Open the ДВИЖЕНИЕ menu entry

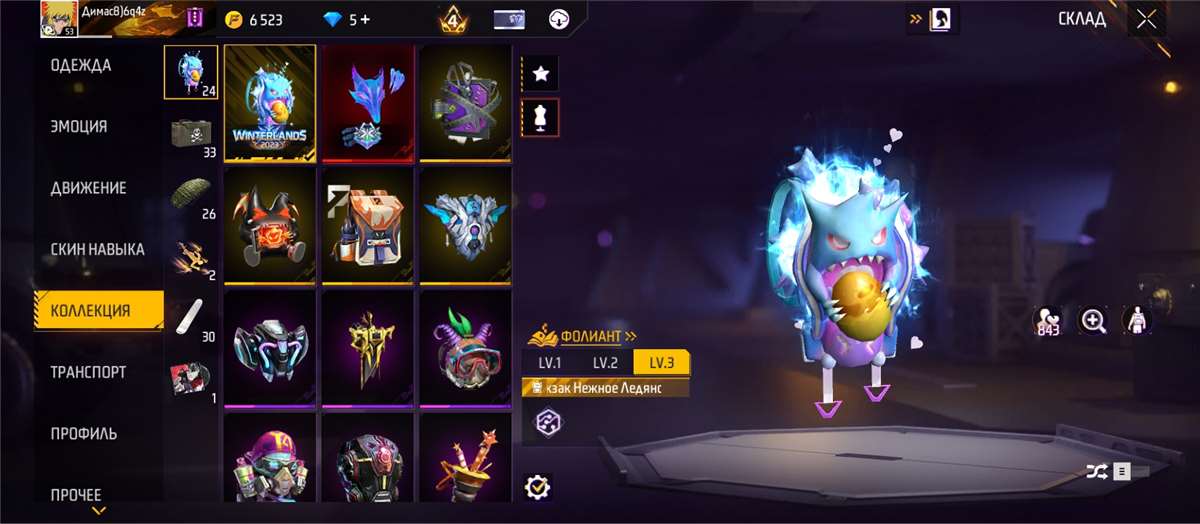88,188
